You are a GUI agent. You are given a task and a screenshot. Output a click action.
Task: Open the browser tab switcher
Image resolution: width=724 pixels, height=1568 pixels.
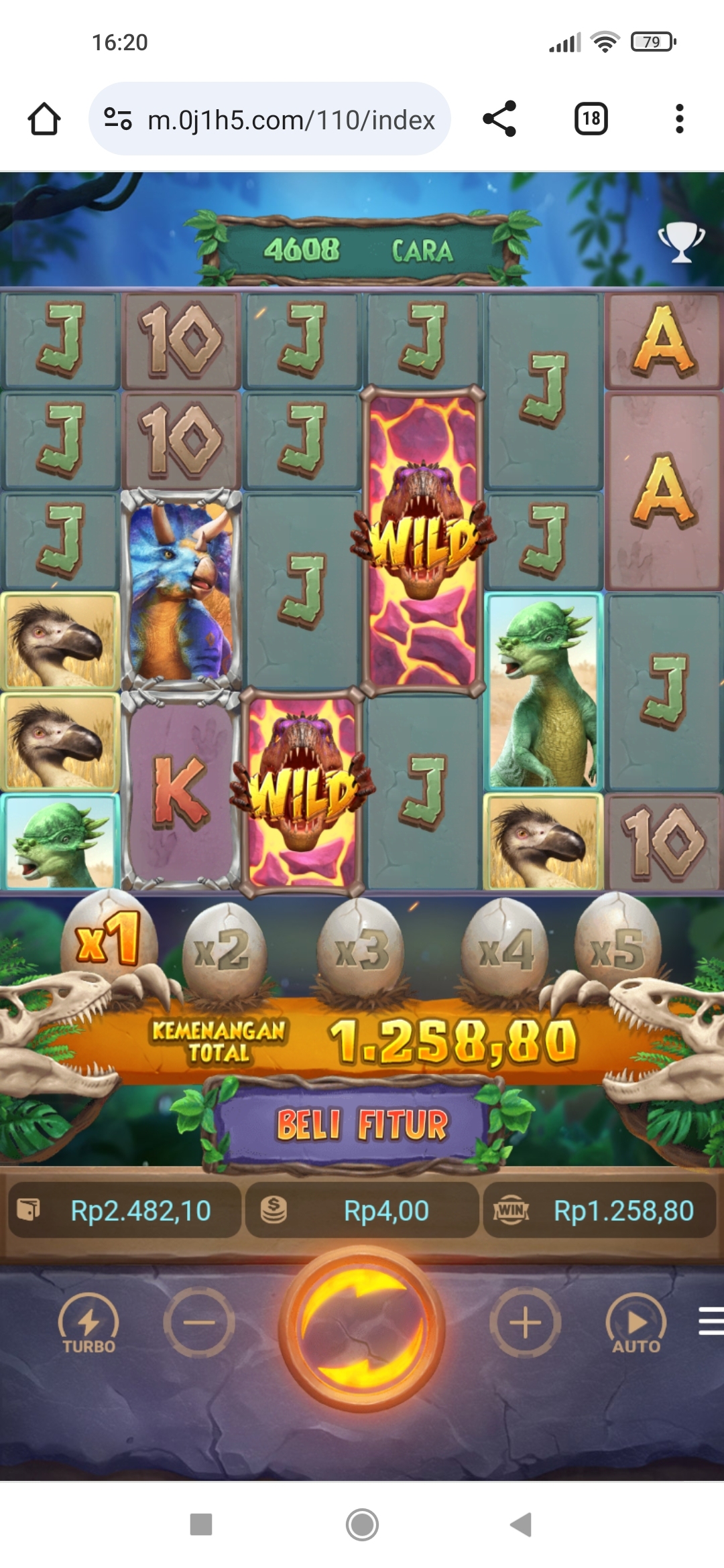point(591,119)
